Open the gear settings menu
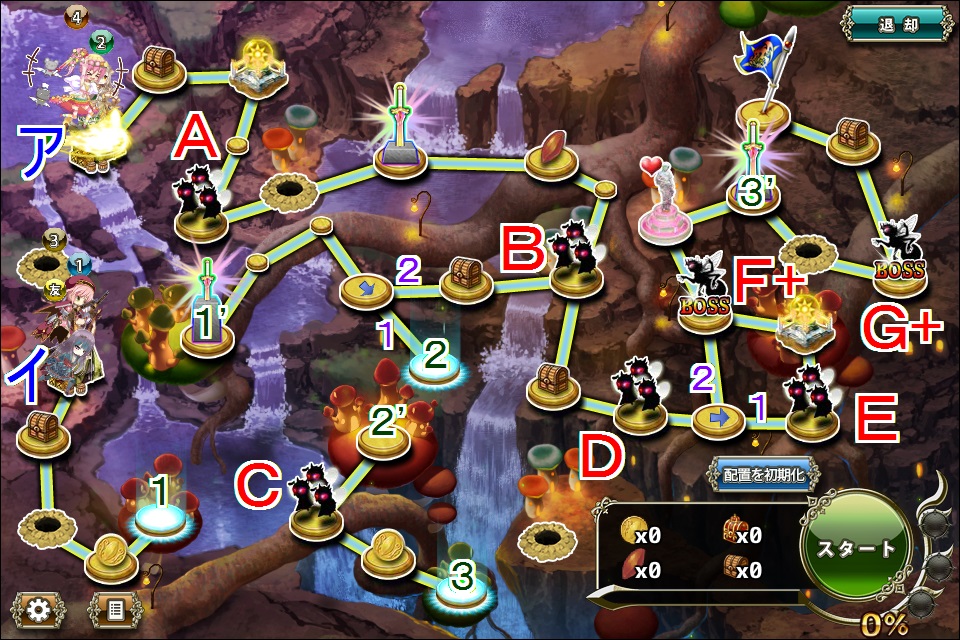 [39, 607]
